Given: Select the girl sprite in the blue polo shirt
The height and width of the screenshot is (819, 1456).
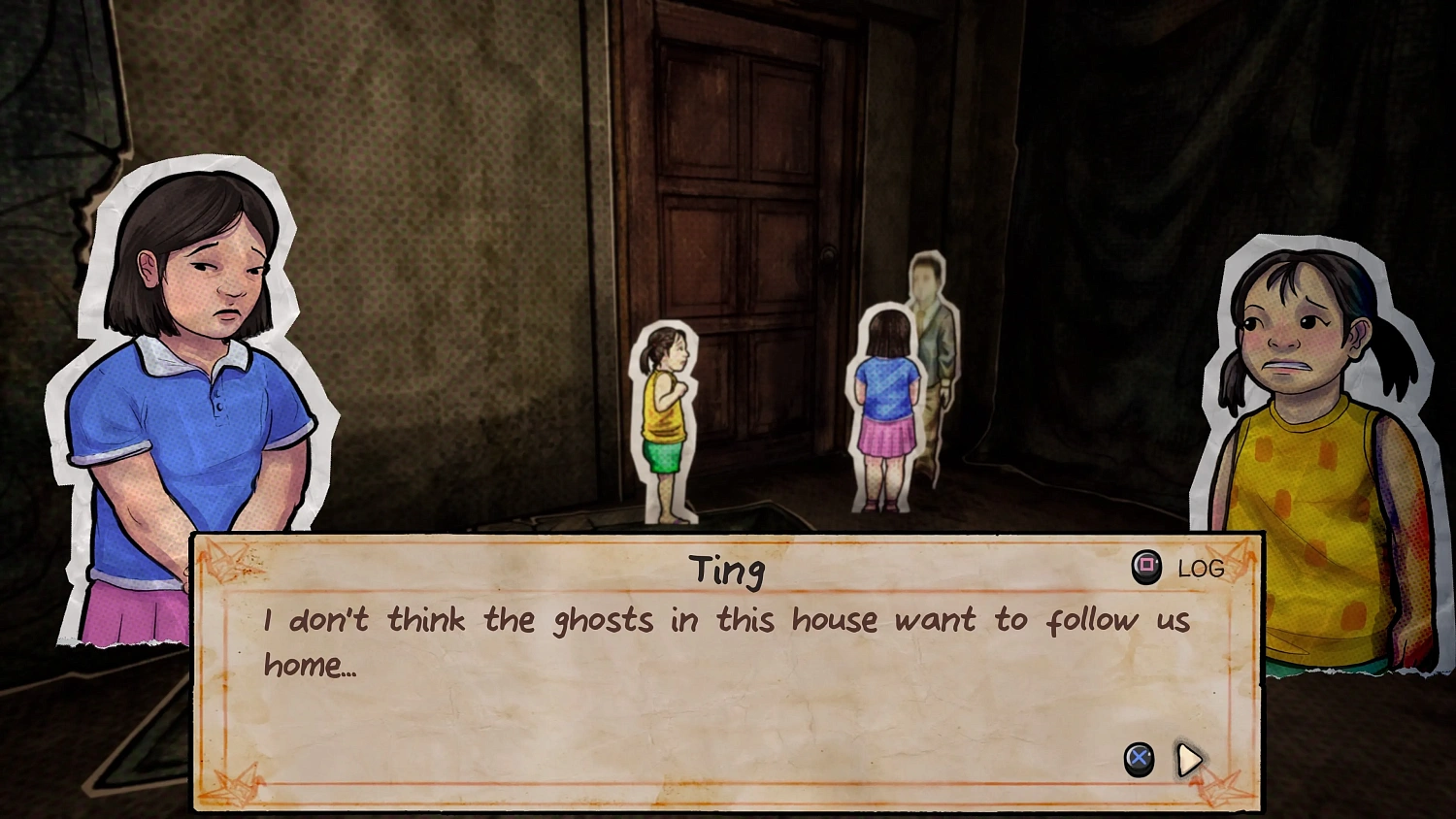Looking at the screenshot, I should pos(189,388).
